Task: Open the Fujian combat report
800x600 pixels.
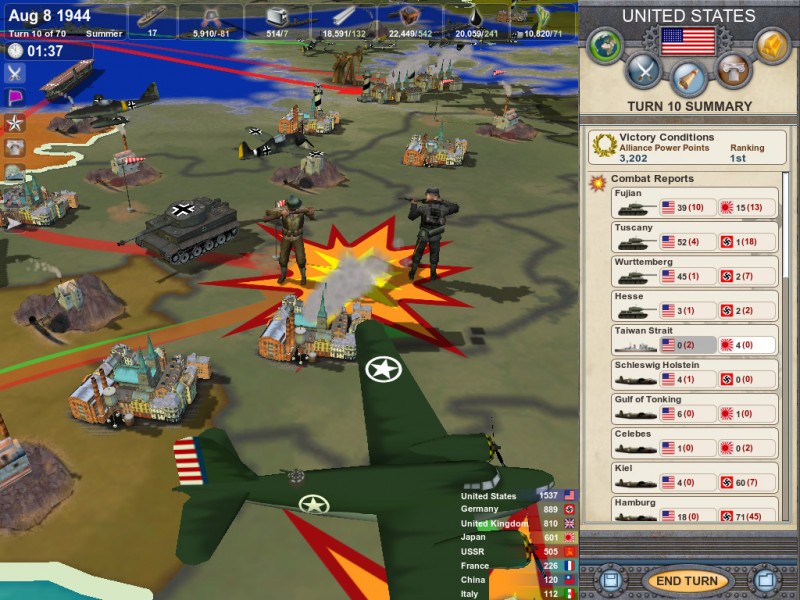Action: click(x=695, y=201)
